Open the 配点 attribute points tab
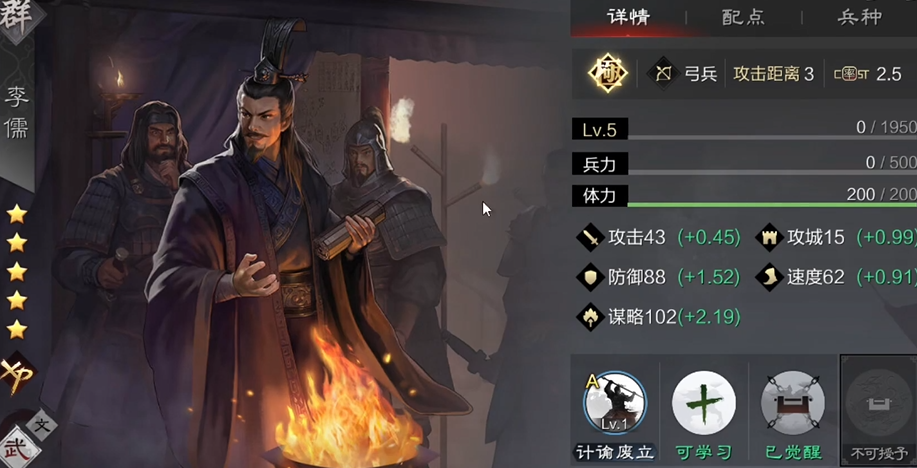The height and width of the screenshot is (468, 917). pyautogui.click(x=743, y=17)
